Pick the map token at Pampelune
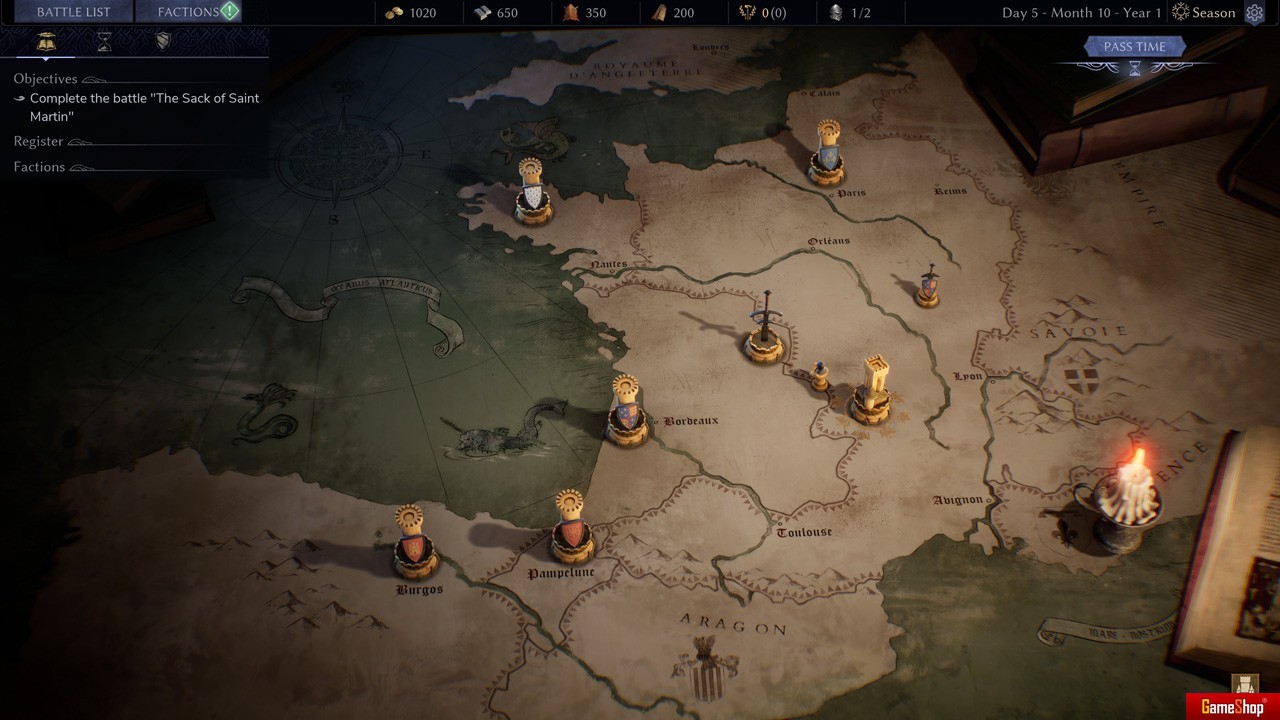 [x=571, y=530]
